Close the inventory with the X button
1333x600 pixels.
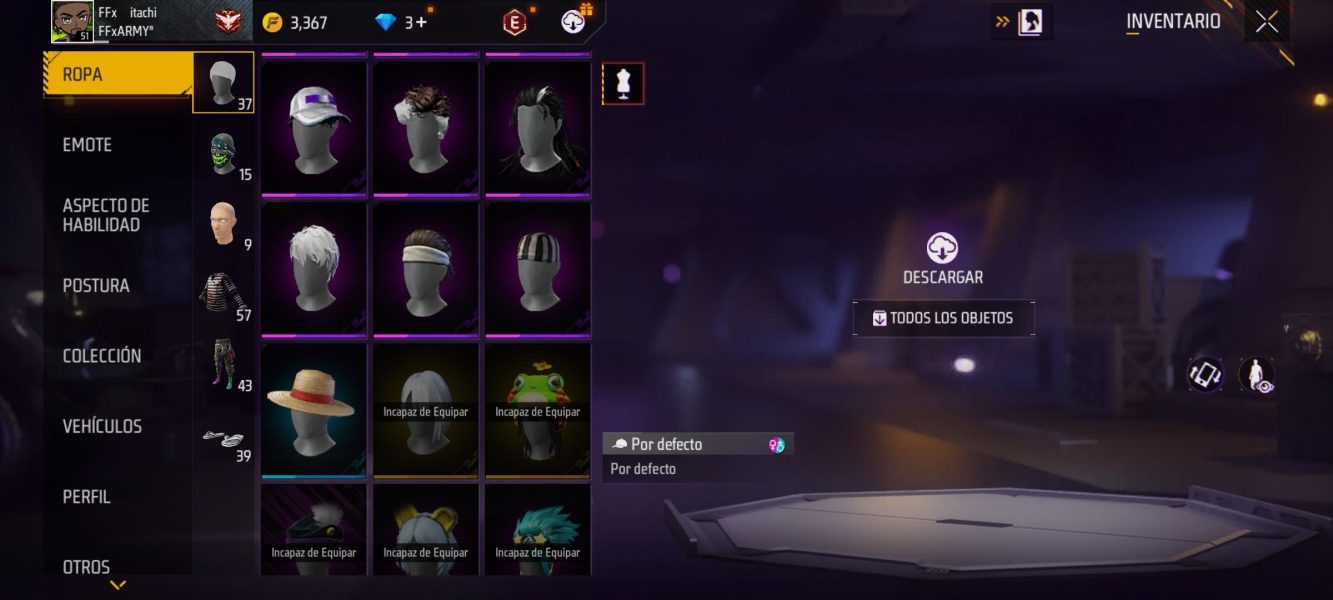click(1267, 22)
